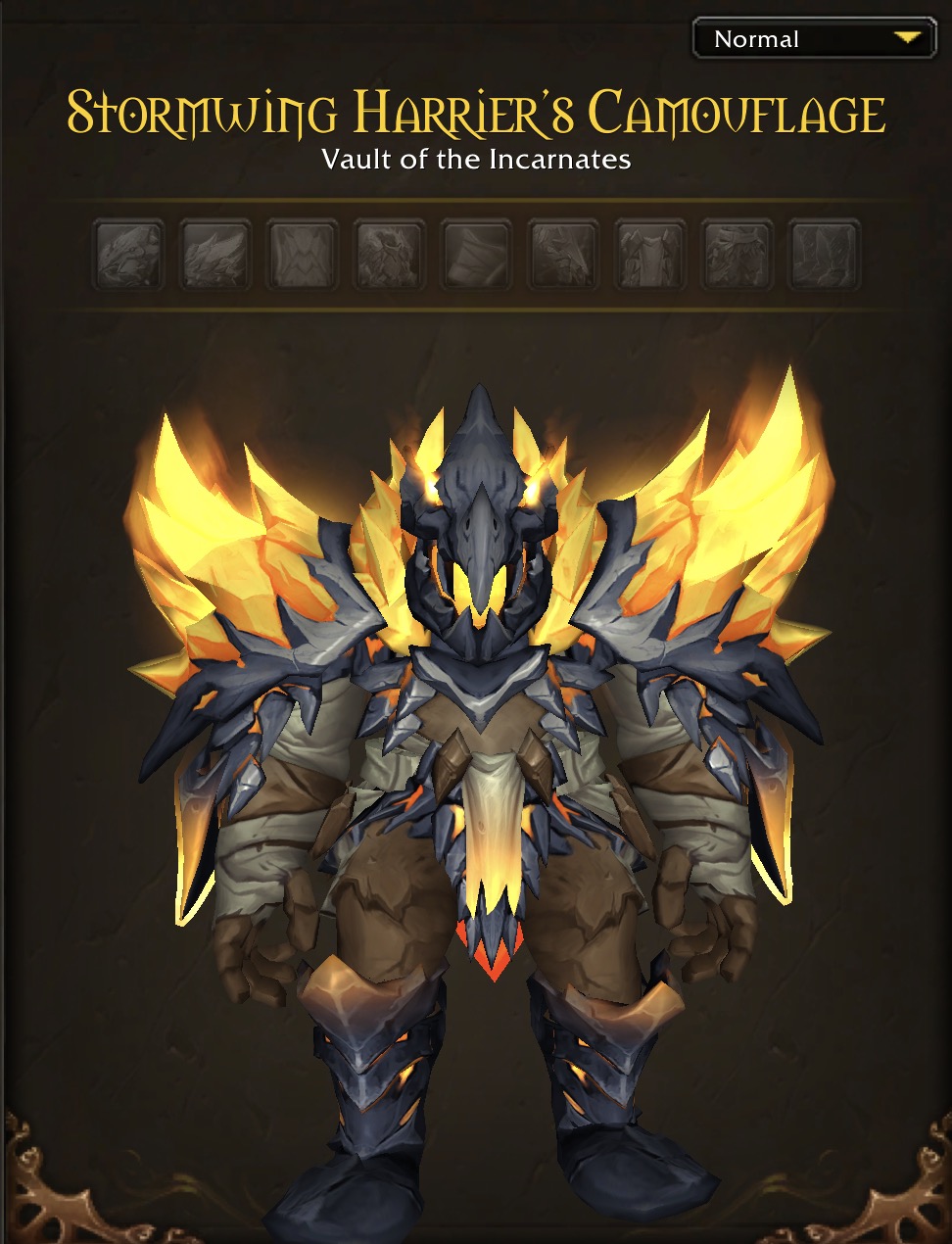This screenshot has width=952, height=1244.
Task: Select the boots item slot icon
Action: coord(825,254)
